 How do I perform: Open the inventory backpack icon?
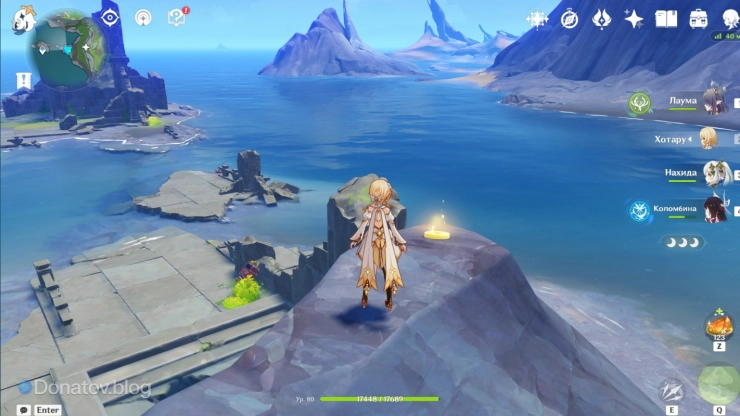point(698,19)
